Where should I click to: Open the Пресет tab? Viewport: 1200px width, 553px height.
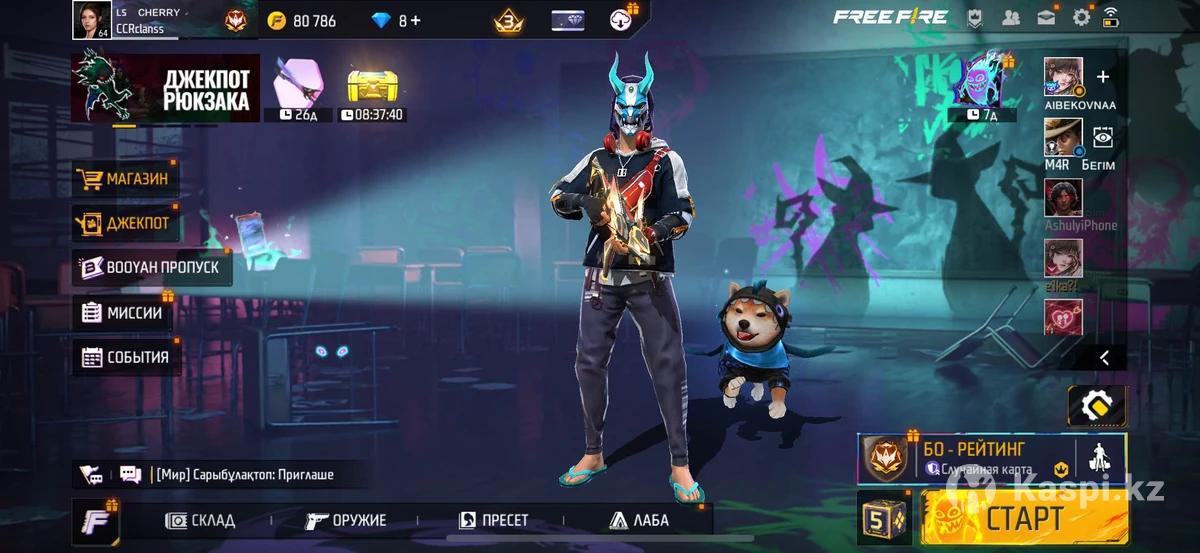click(x=494, y=520)
